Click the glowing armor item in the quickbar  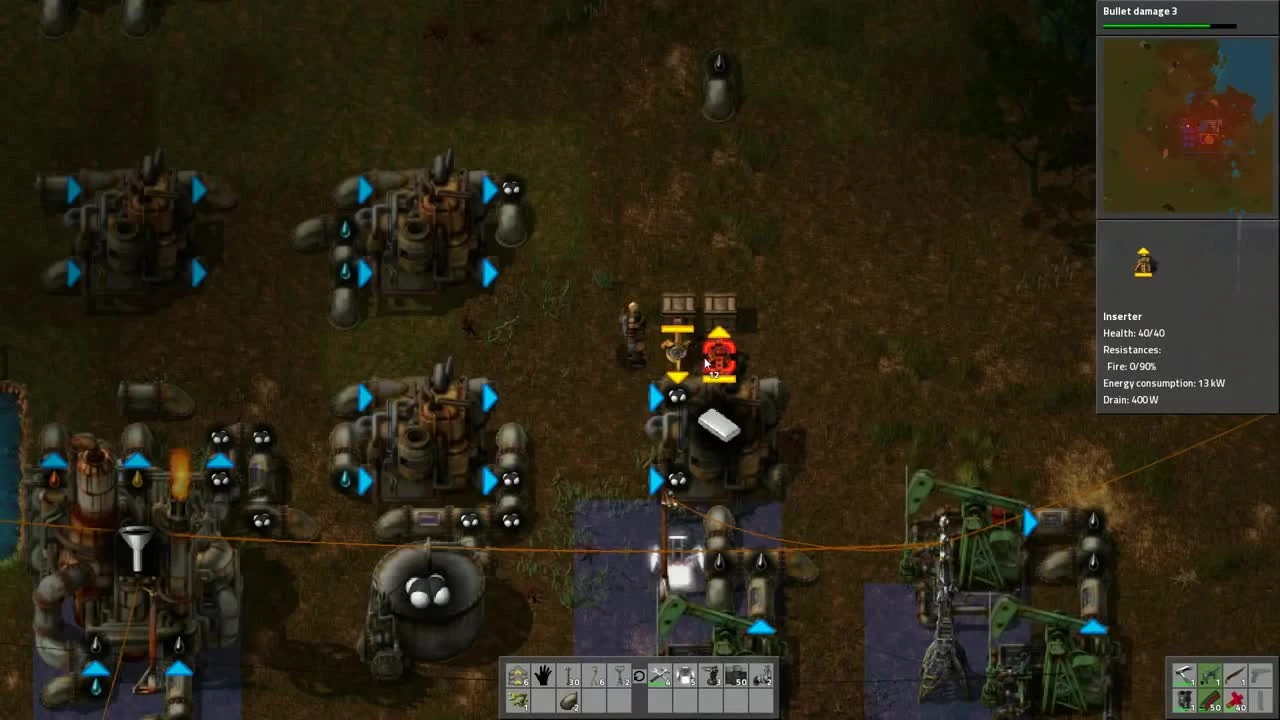[686, 675]
